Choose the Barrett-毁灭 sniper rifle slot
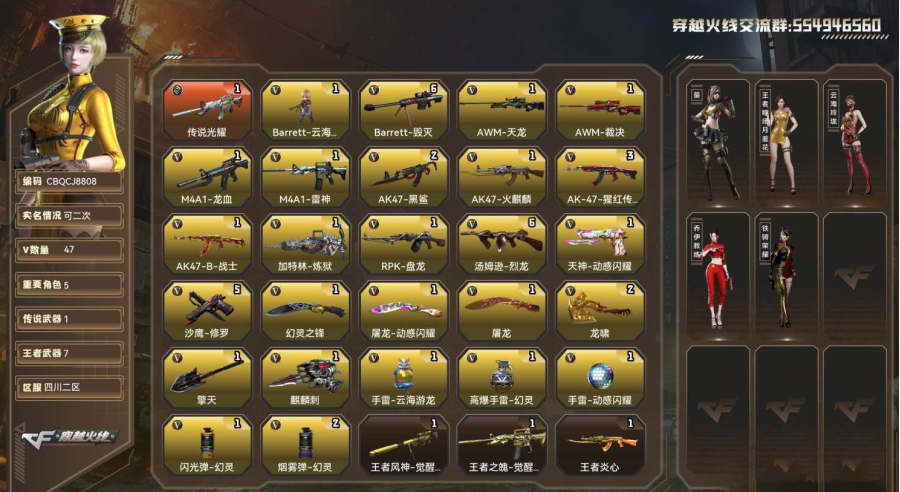 click(x=404, y=109)
